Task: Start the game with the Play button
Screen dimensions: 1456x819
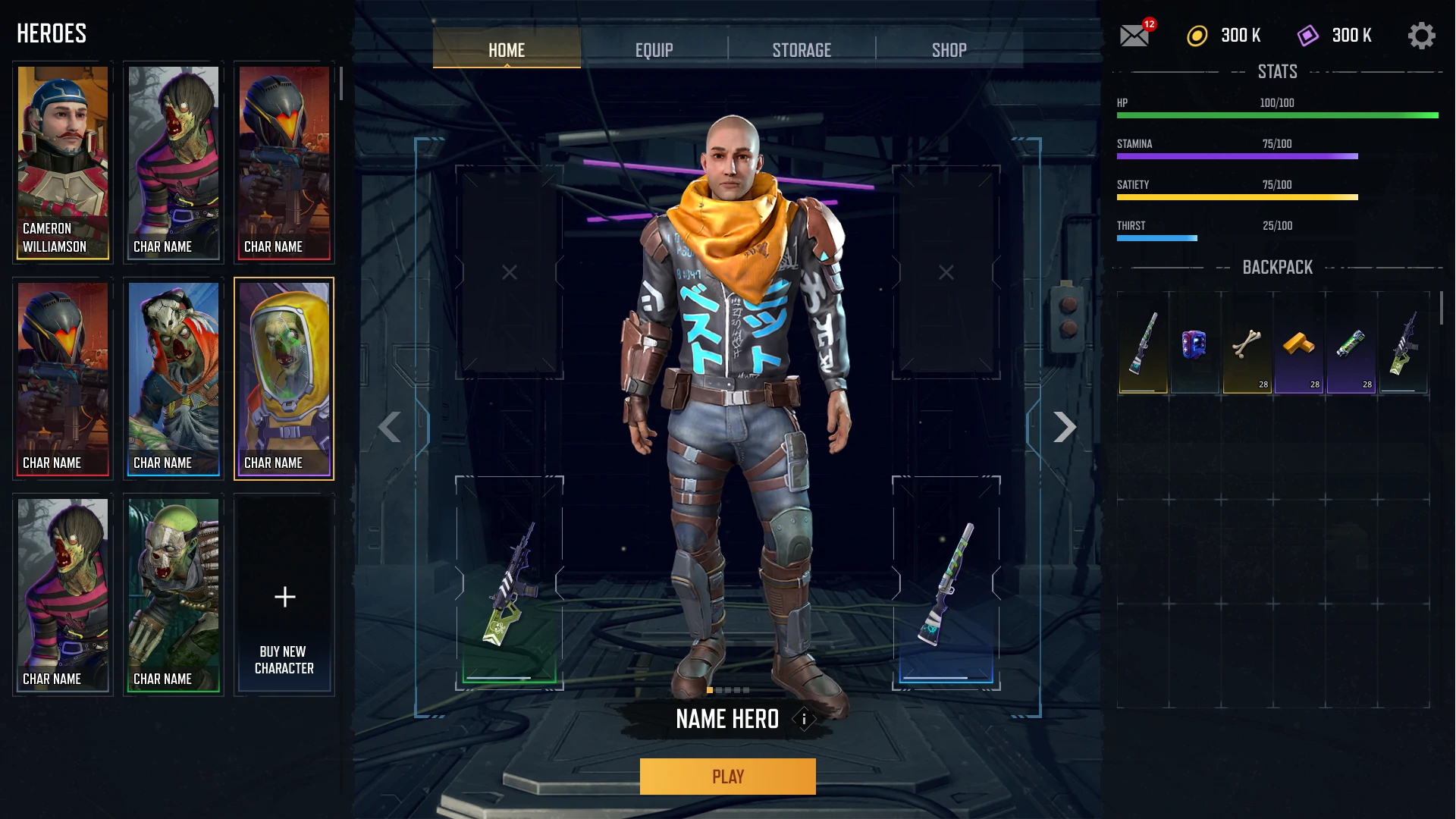Action: coord(727,777)
